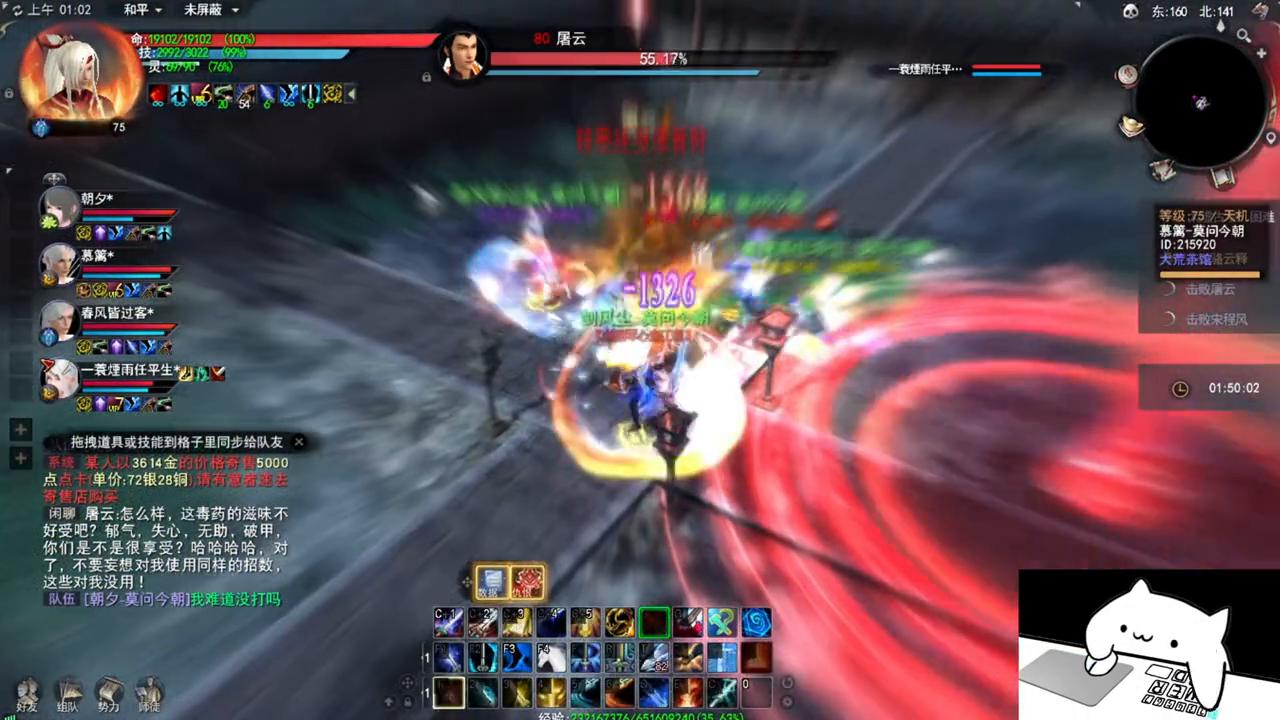Click the minimap magnifier search button
Viewport: 1280px width, 720px height.
1243,36
